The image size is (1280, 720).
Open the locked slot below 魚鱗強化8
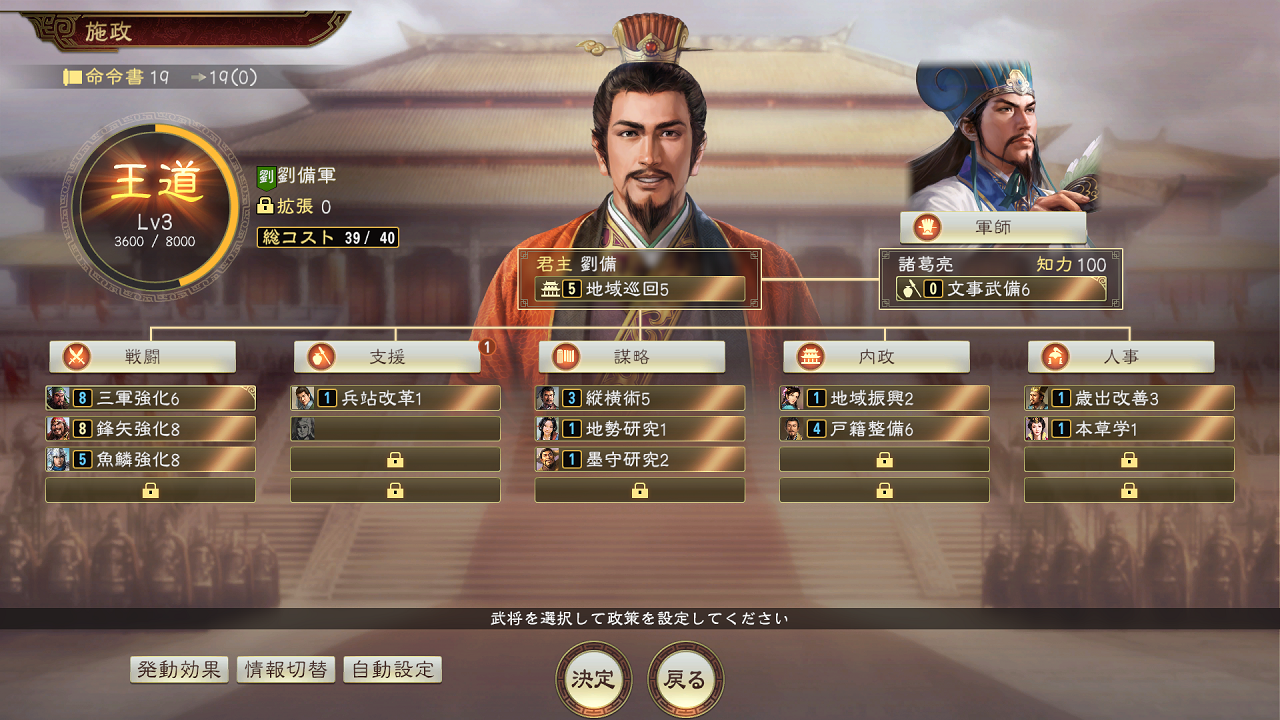[149, 489]
